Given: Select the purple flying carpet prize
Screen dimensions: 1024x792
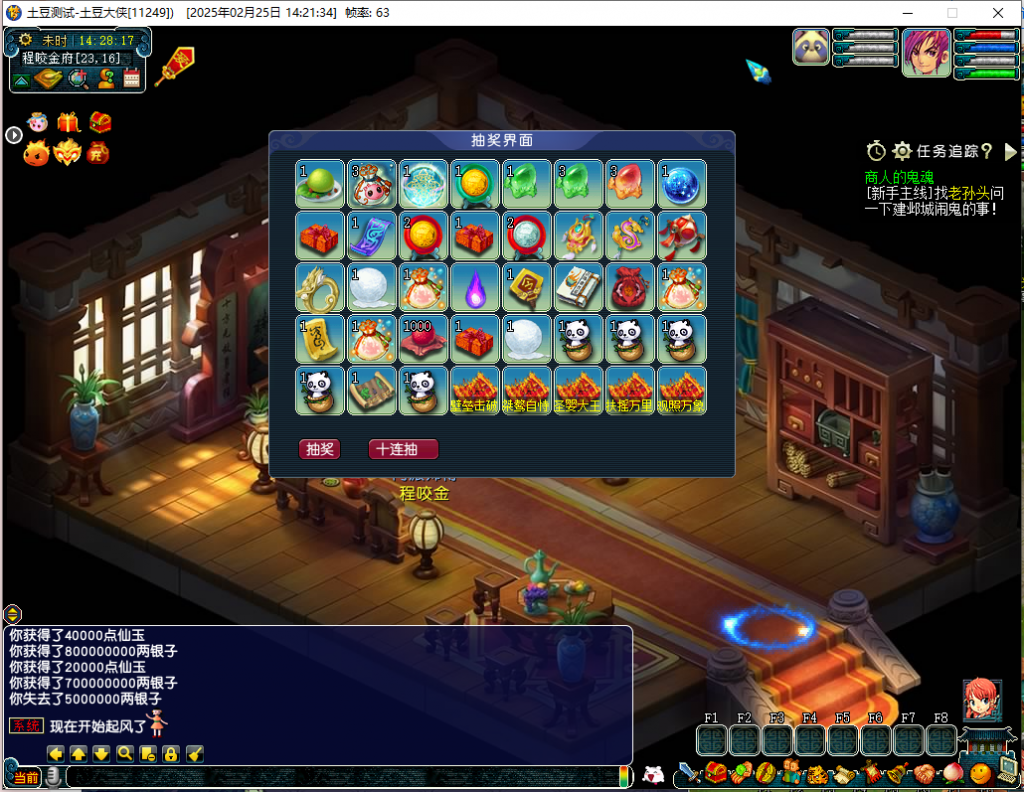Looking at the screenshot, I should pos(371,235).
